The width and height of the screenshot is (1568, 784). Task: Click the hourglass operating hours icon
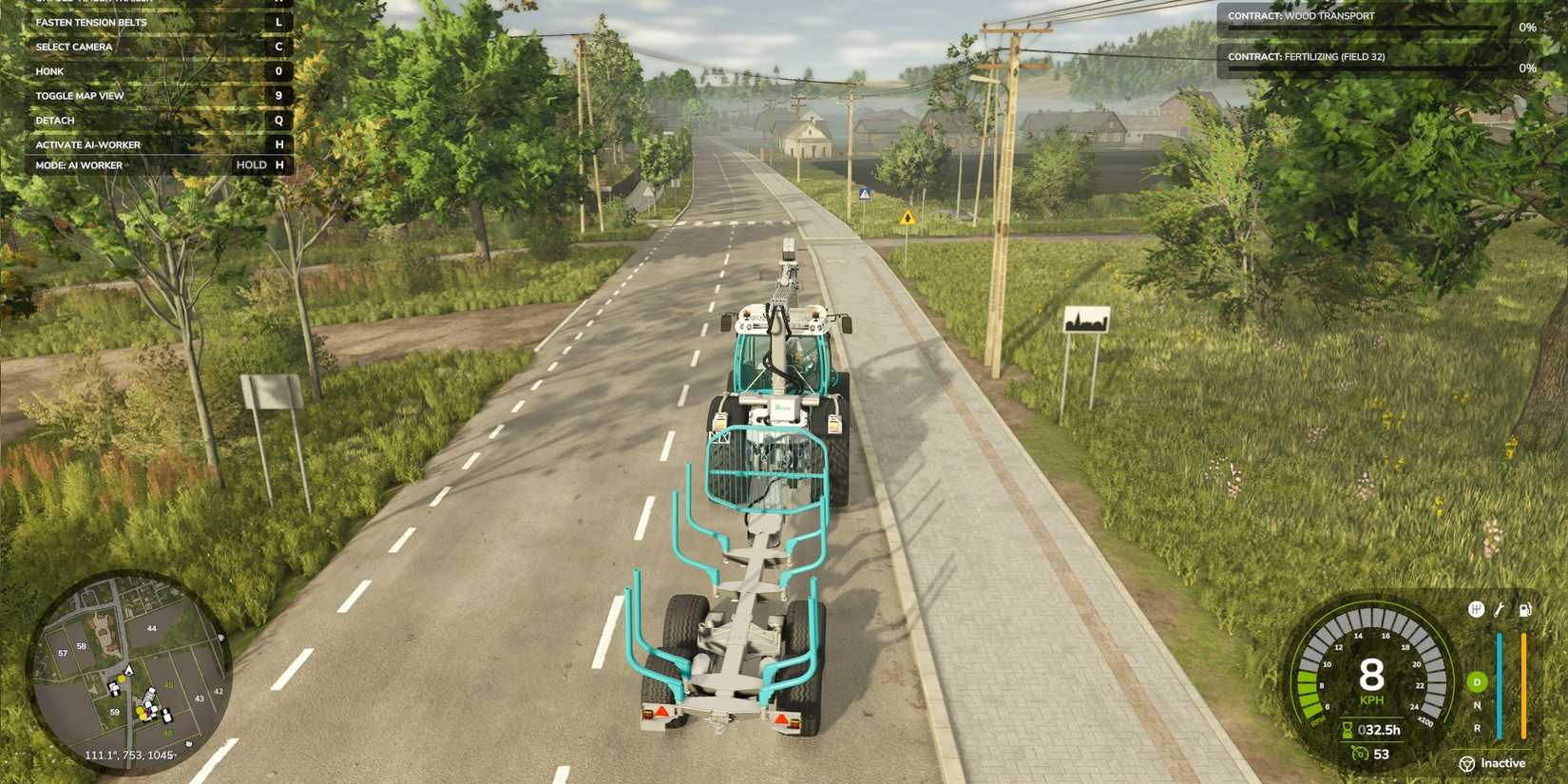coord(1348,729)
